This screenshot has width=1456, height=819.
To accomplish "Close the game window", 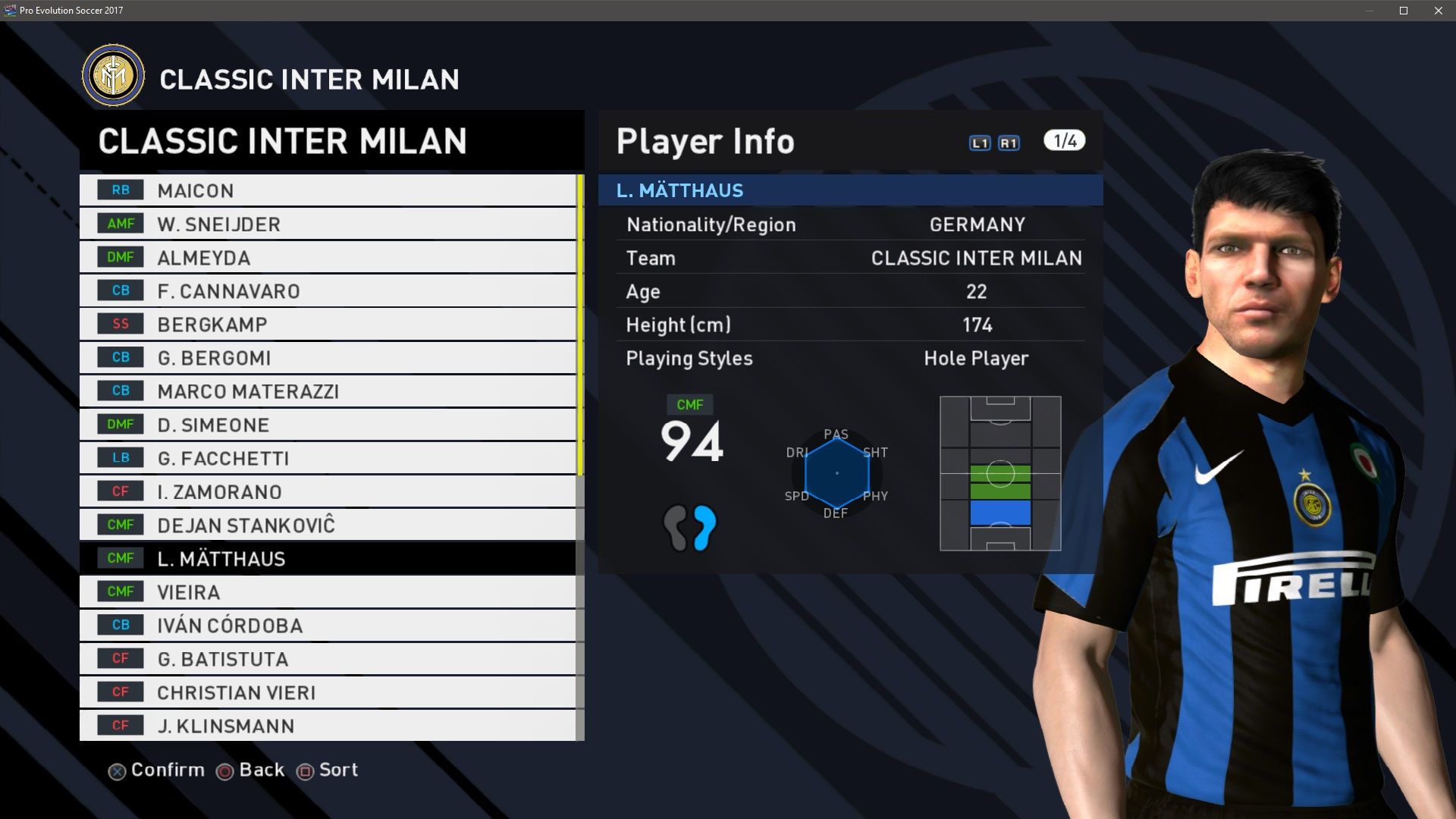I will point(1439,11).
